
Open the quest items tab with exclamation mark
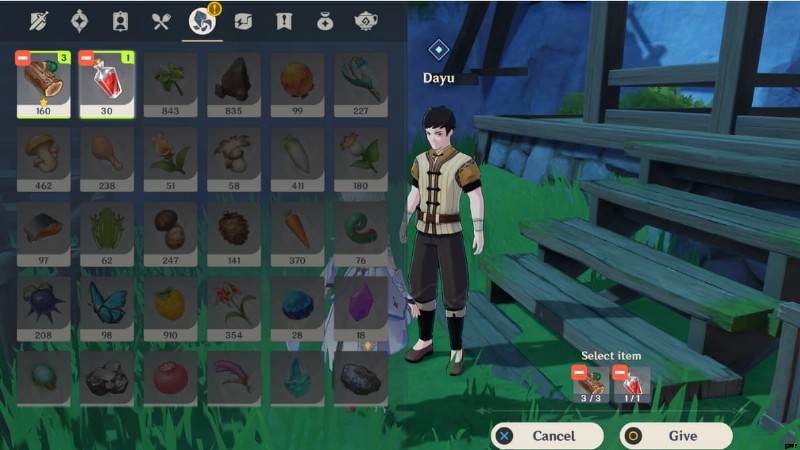[x=284, y=20]
